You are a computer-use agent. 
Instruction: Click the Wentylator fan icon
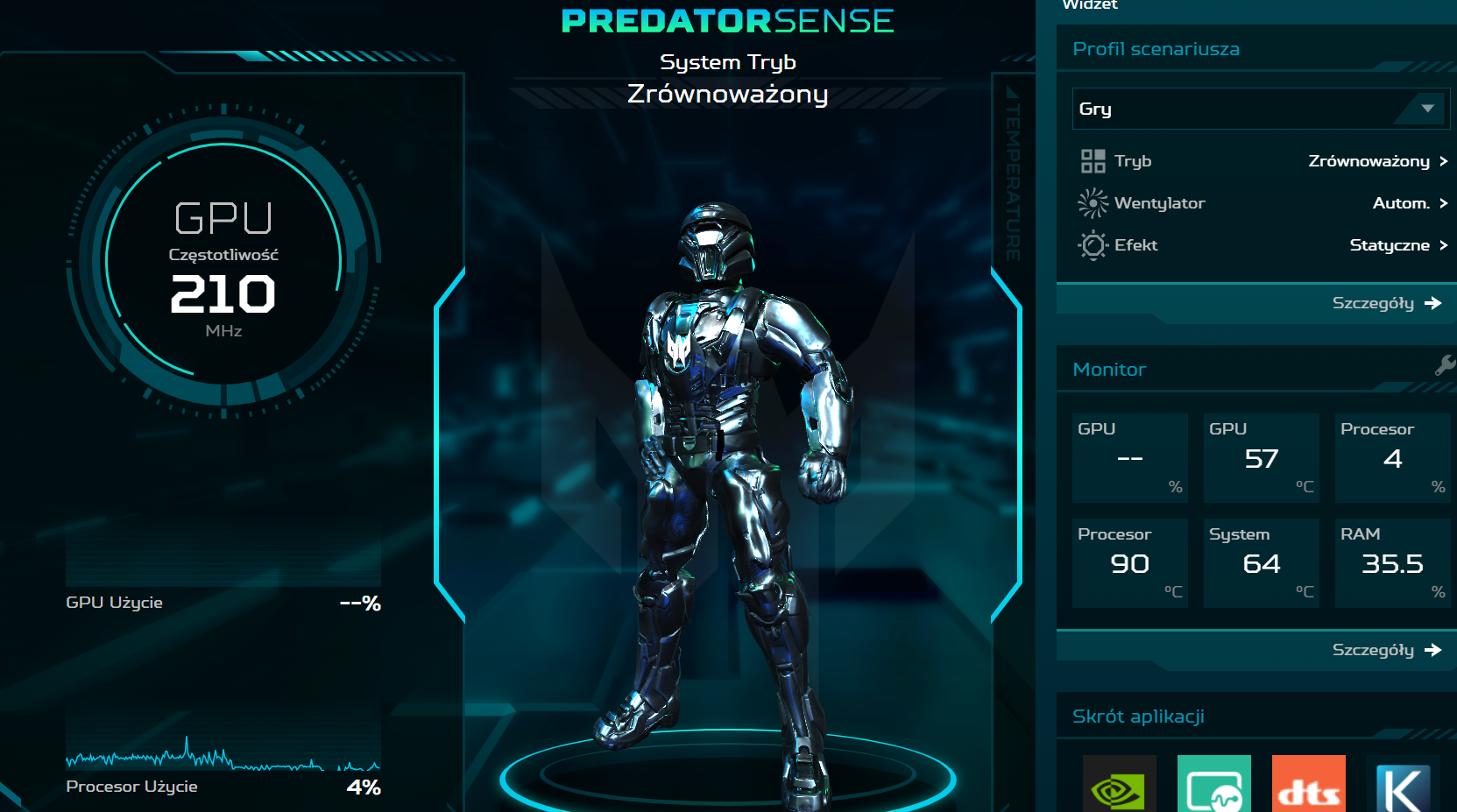click(x=1092, y=202)
